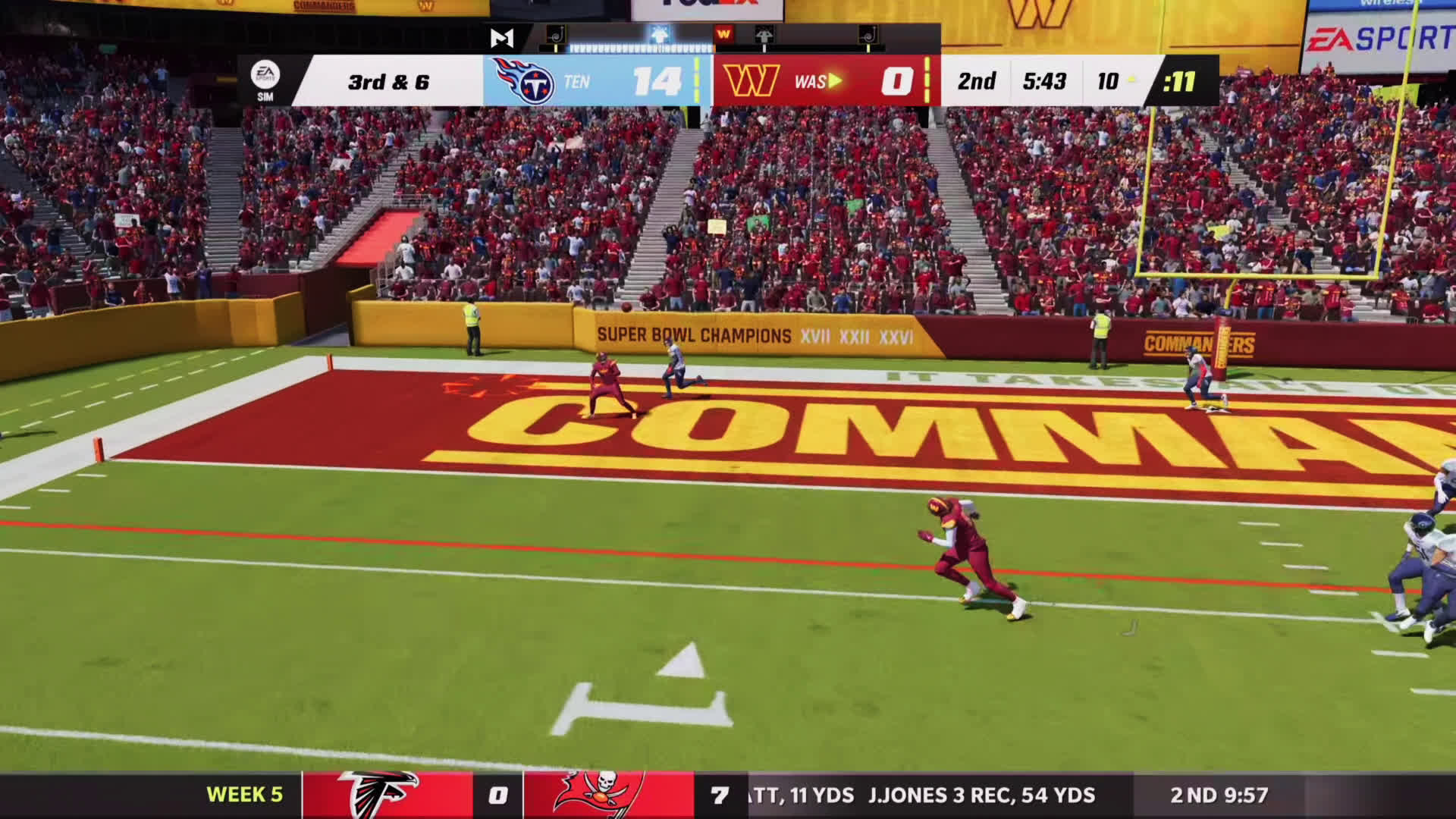Click the EA Sports SIM badge

[265, 80]
